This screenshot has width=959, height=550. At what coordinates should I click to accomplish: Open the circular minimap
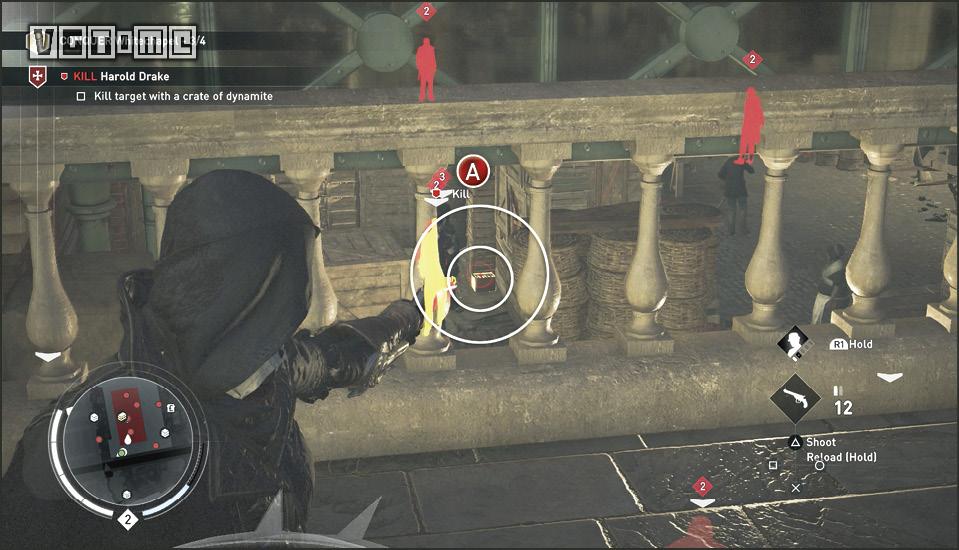(126, 436)
